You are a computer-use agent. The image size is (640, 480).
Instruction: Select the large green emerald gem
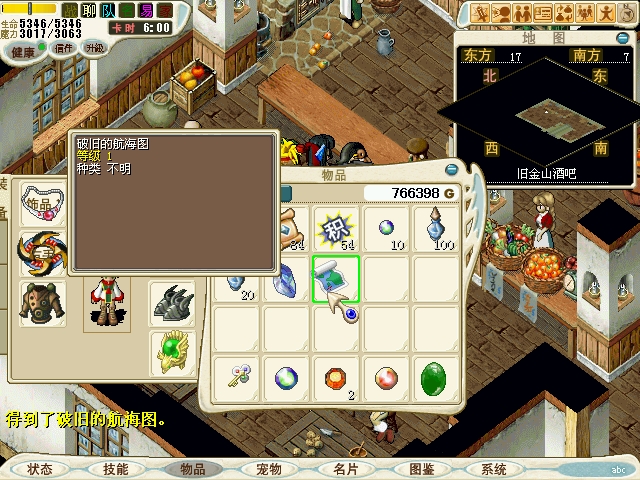435,379
